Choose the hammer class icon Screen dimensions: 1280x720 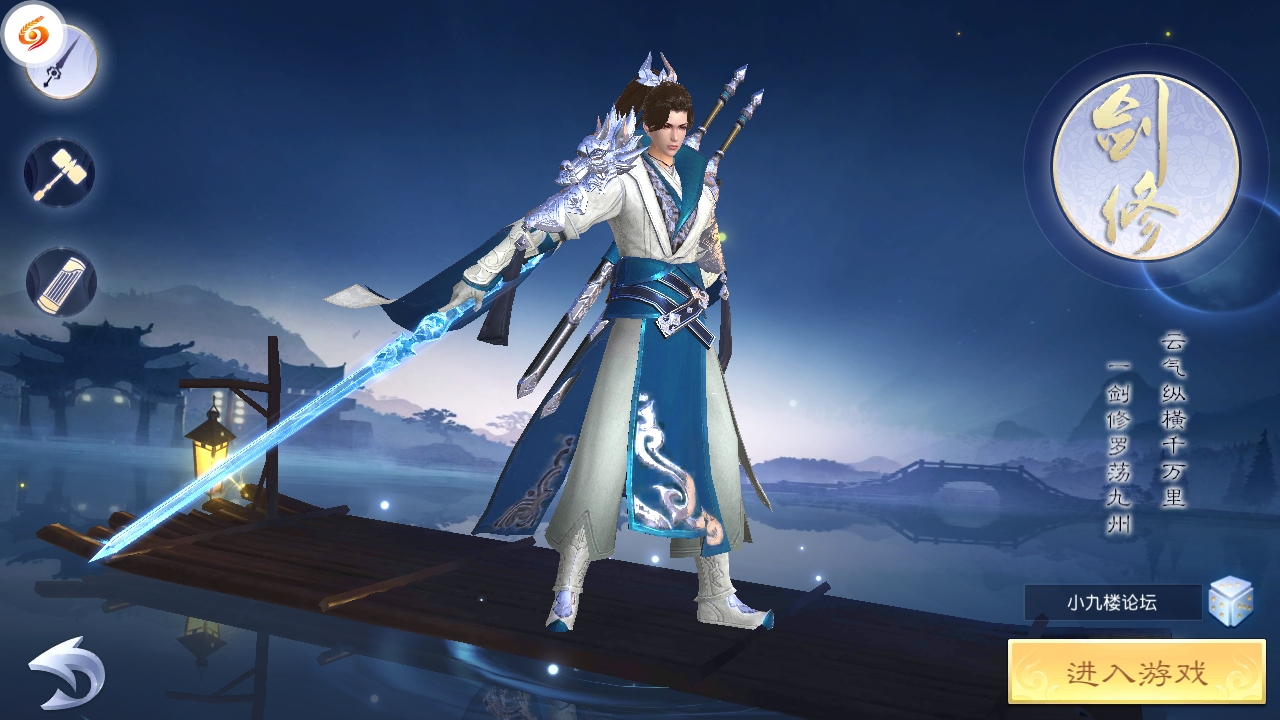60,173
